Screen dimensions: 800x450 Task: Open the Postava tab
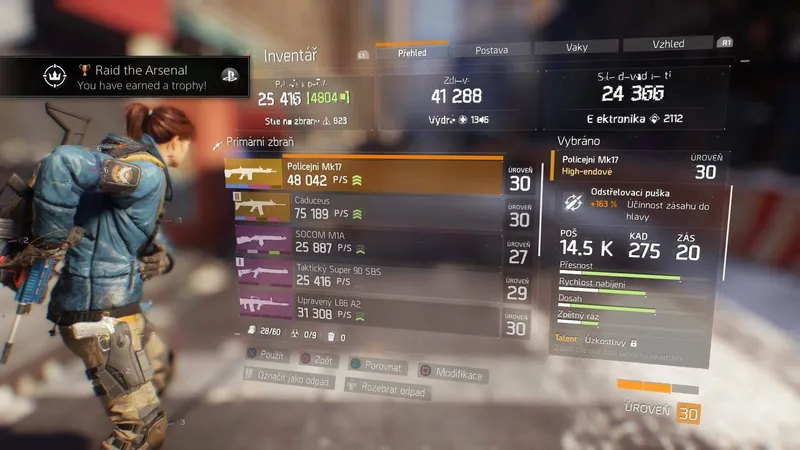coord(491,48)
